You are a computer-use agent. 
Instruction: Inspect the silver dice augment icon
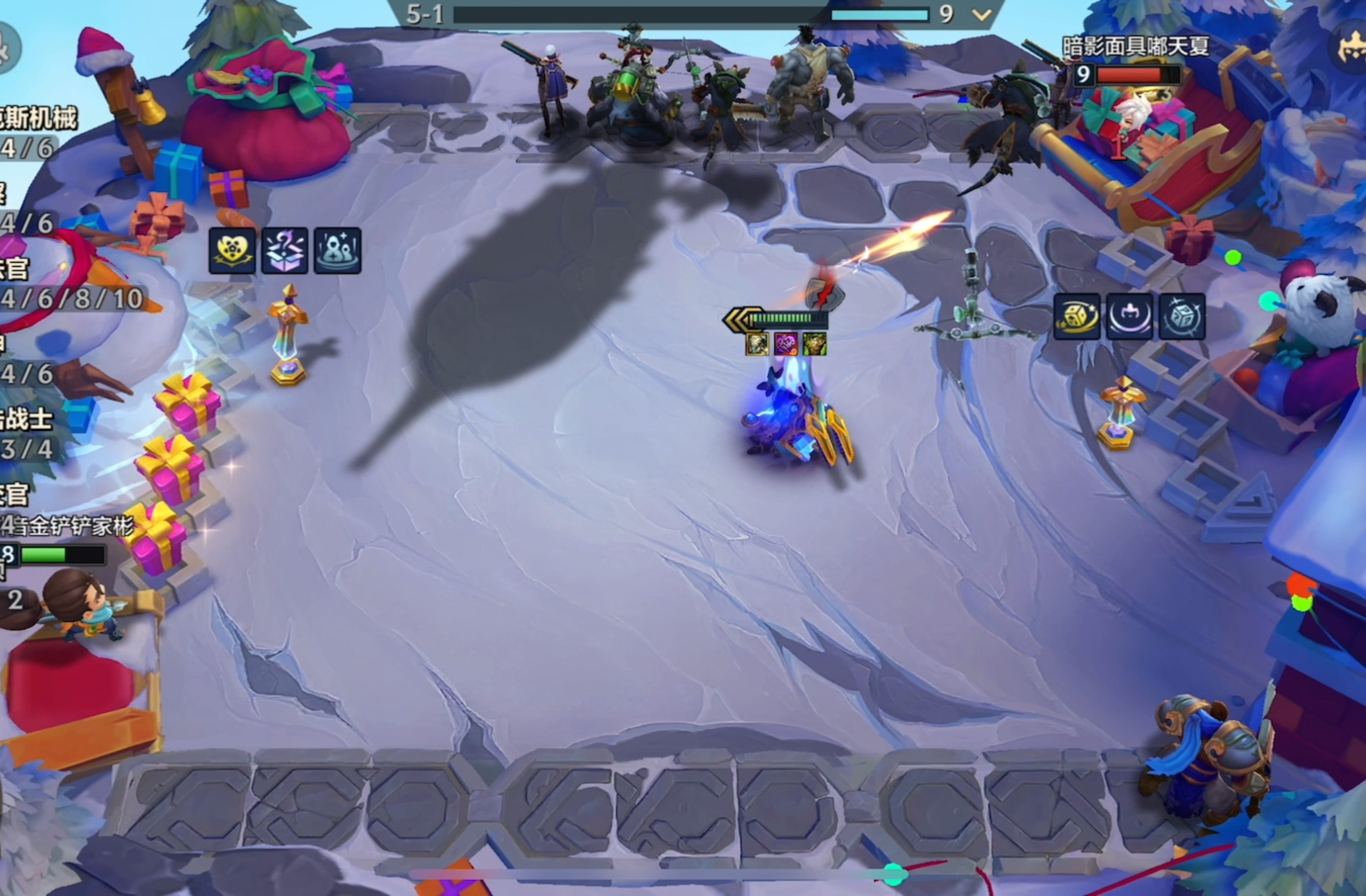[1182, 317]
